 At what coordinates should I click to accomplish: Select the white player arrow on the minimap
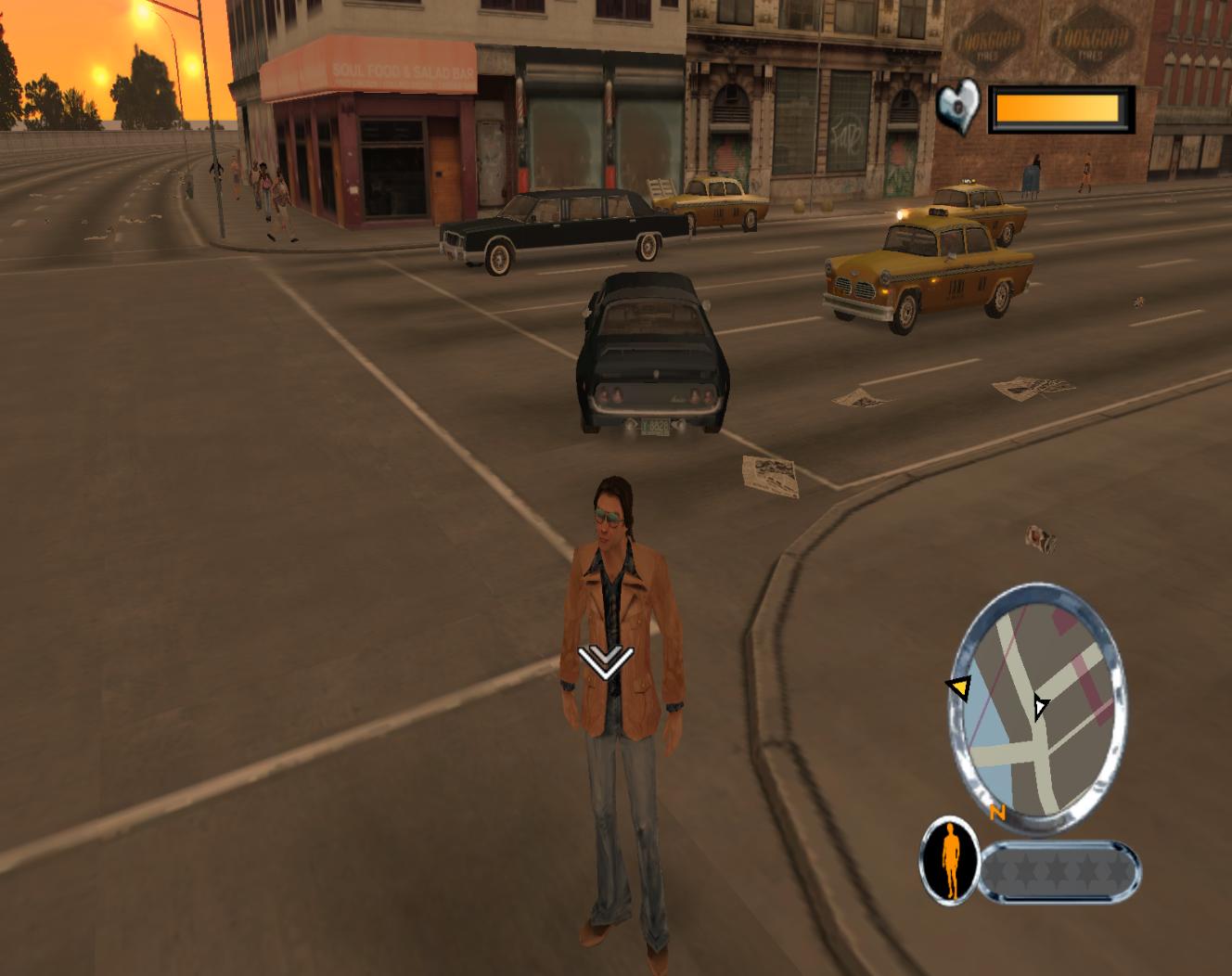[x=1039, y=708]
